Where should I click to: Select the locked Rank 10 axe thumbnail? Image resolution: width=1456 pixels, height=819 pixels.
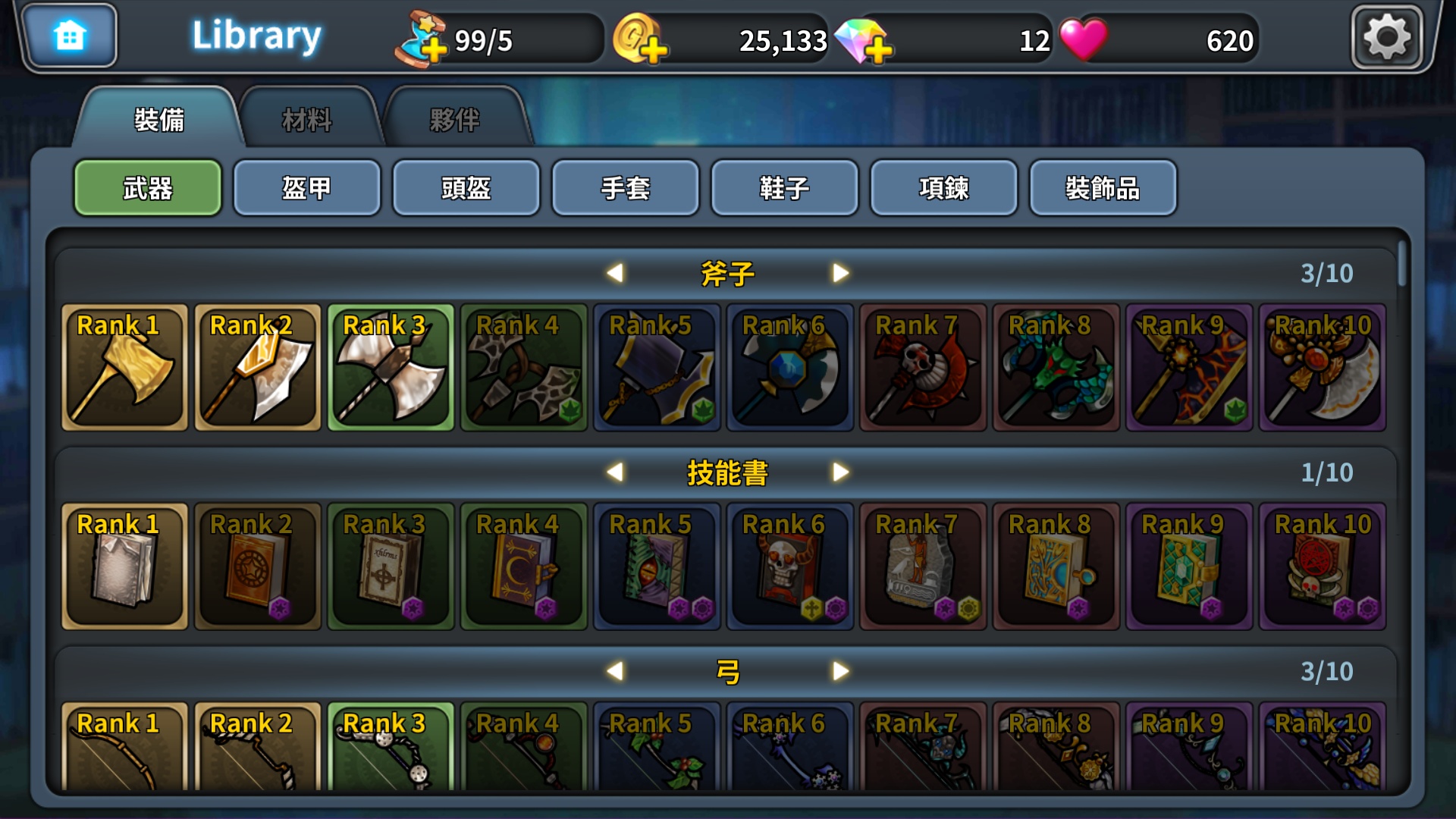click(1323, 368)
